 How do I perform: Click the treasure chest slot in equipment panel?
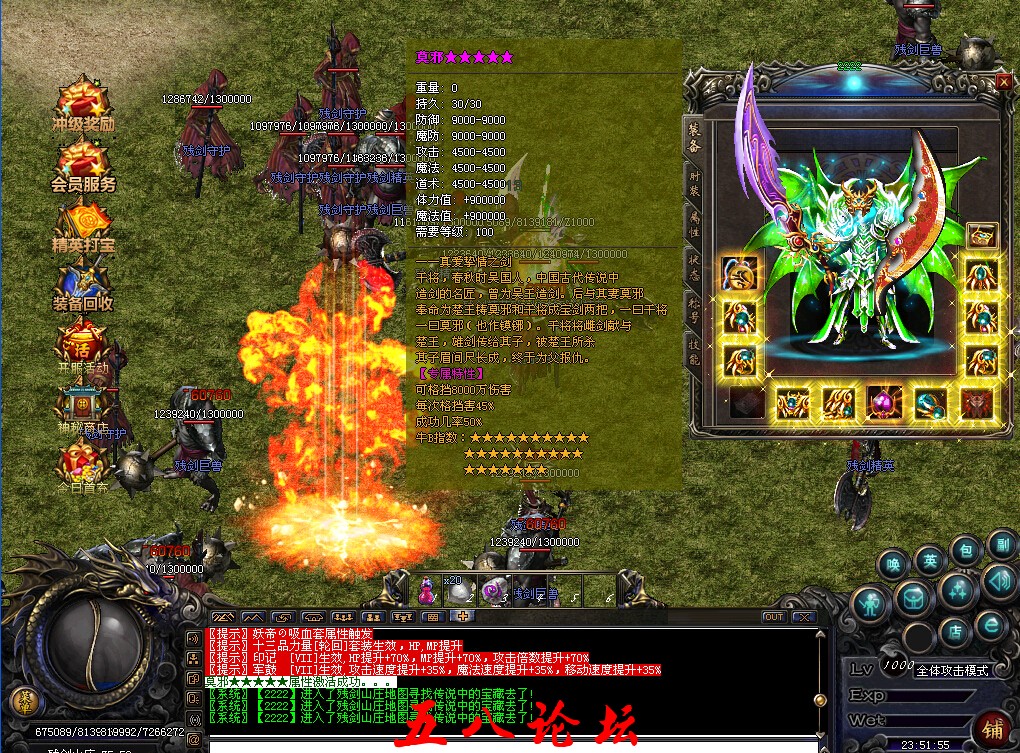coord(982,236)
